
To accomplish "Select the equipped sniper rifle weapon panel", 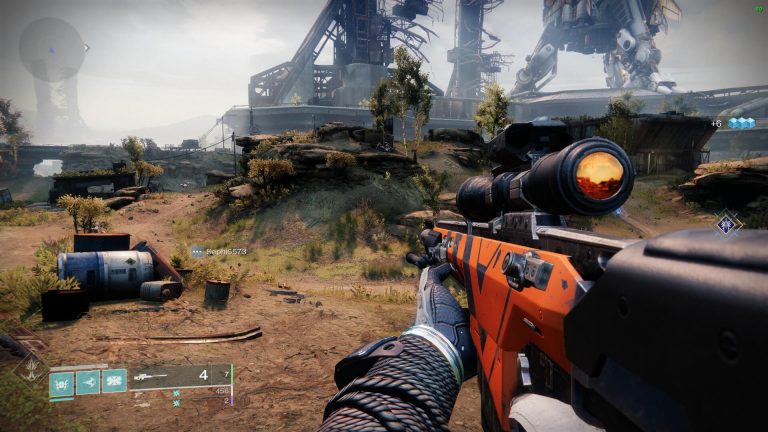I will (180, 377).
